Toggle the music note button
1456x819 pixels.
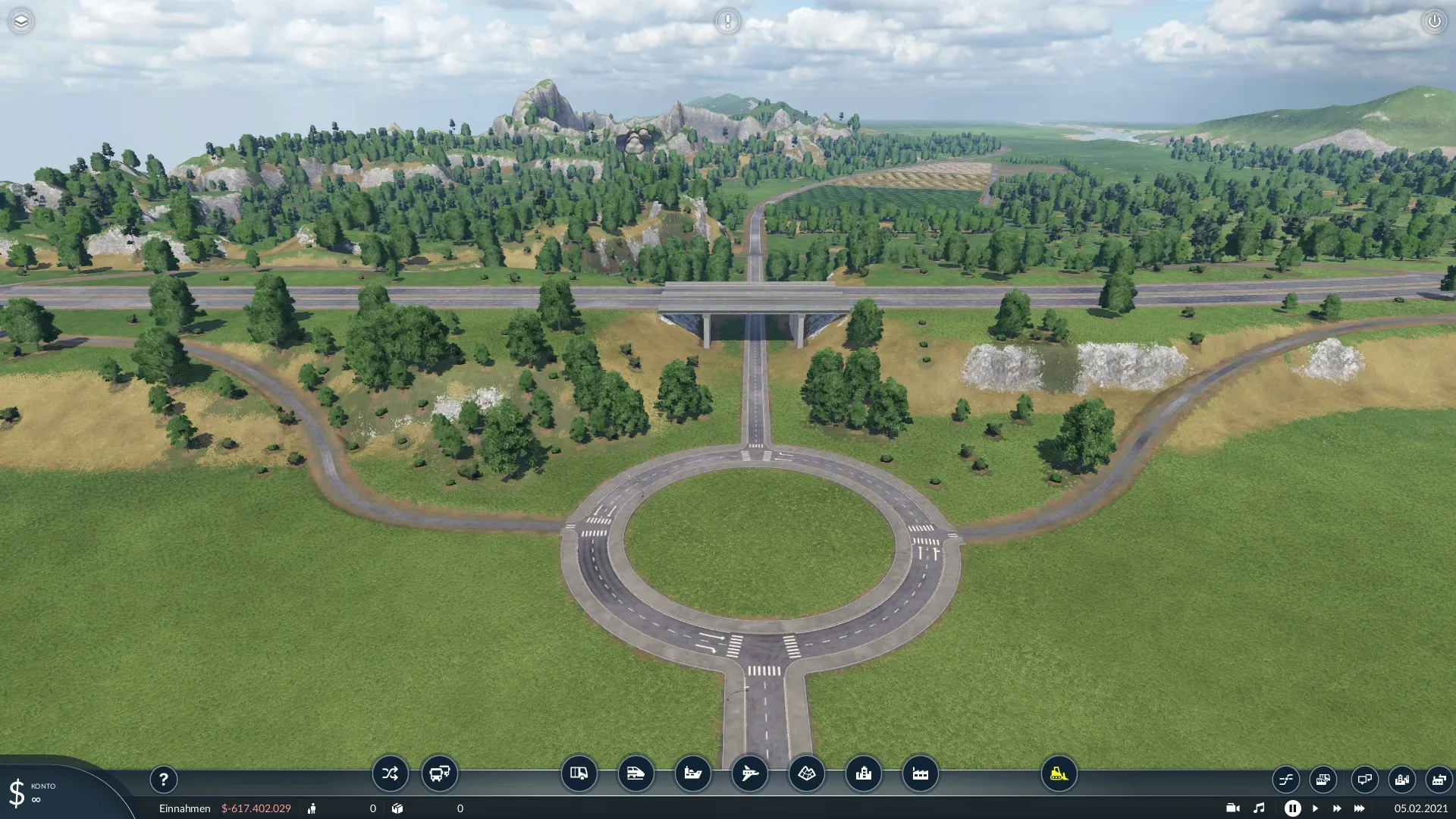click(x=1259, y=808)
